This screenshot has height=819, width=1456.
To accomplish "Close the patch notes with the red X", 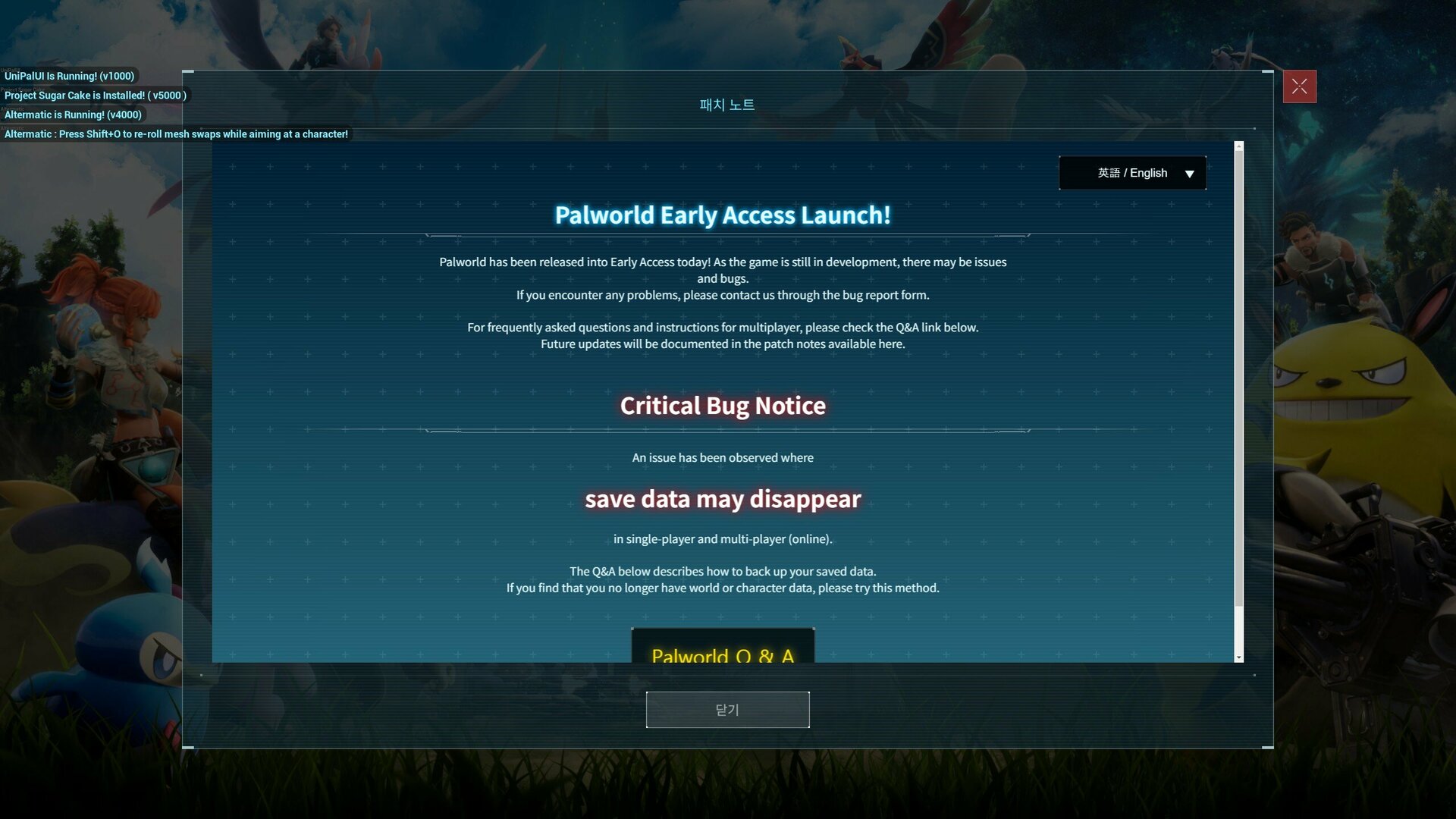I will 1299,86.
